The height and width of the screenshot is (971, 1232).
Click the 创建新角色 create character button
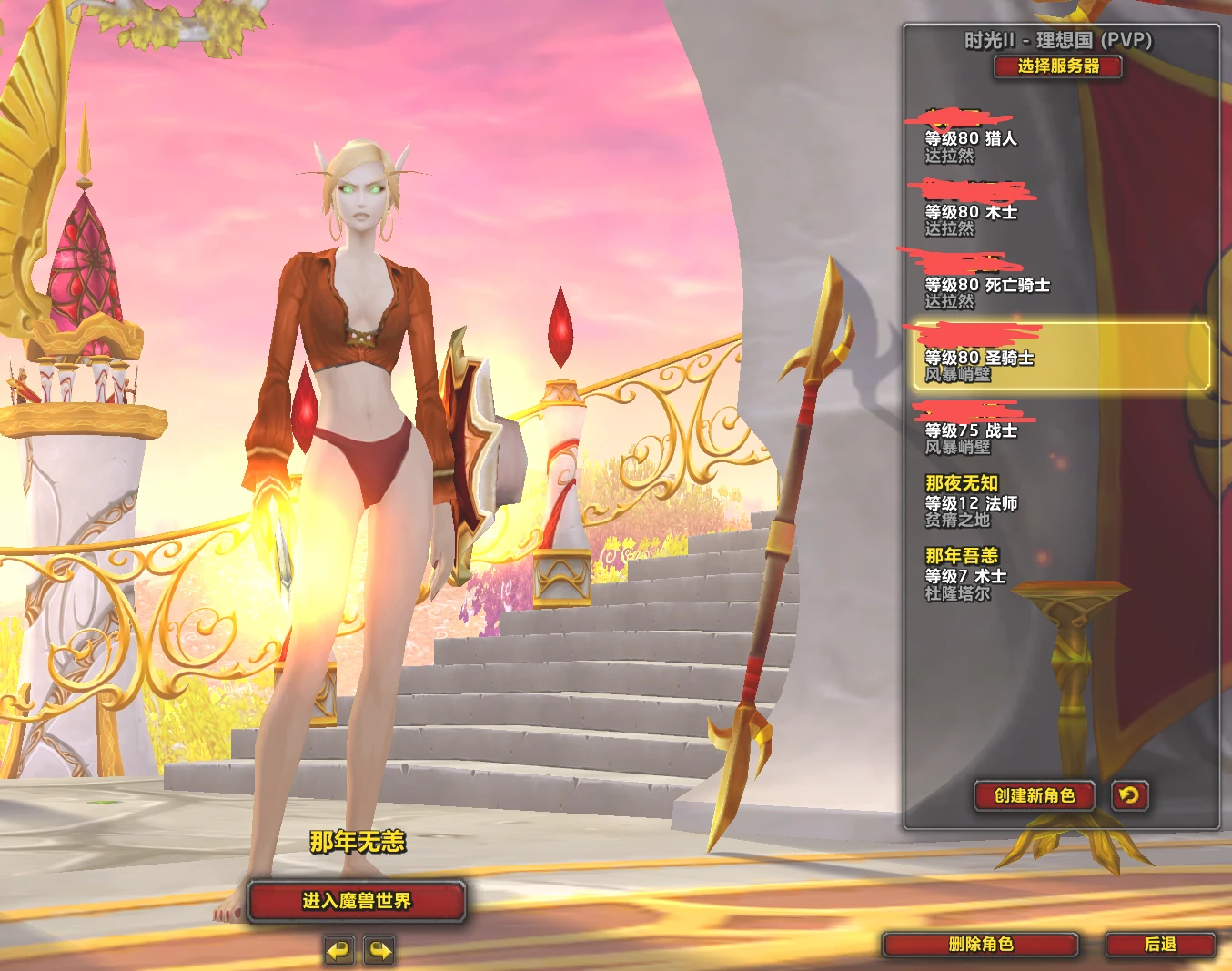(1035, 796)
